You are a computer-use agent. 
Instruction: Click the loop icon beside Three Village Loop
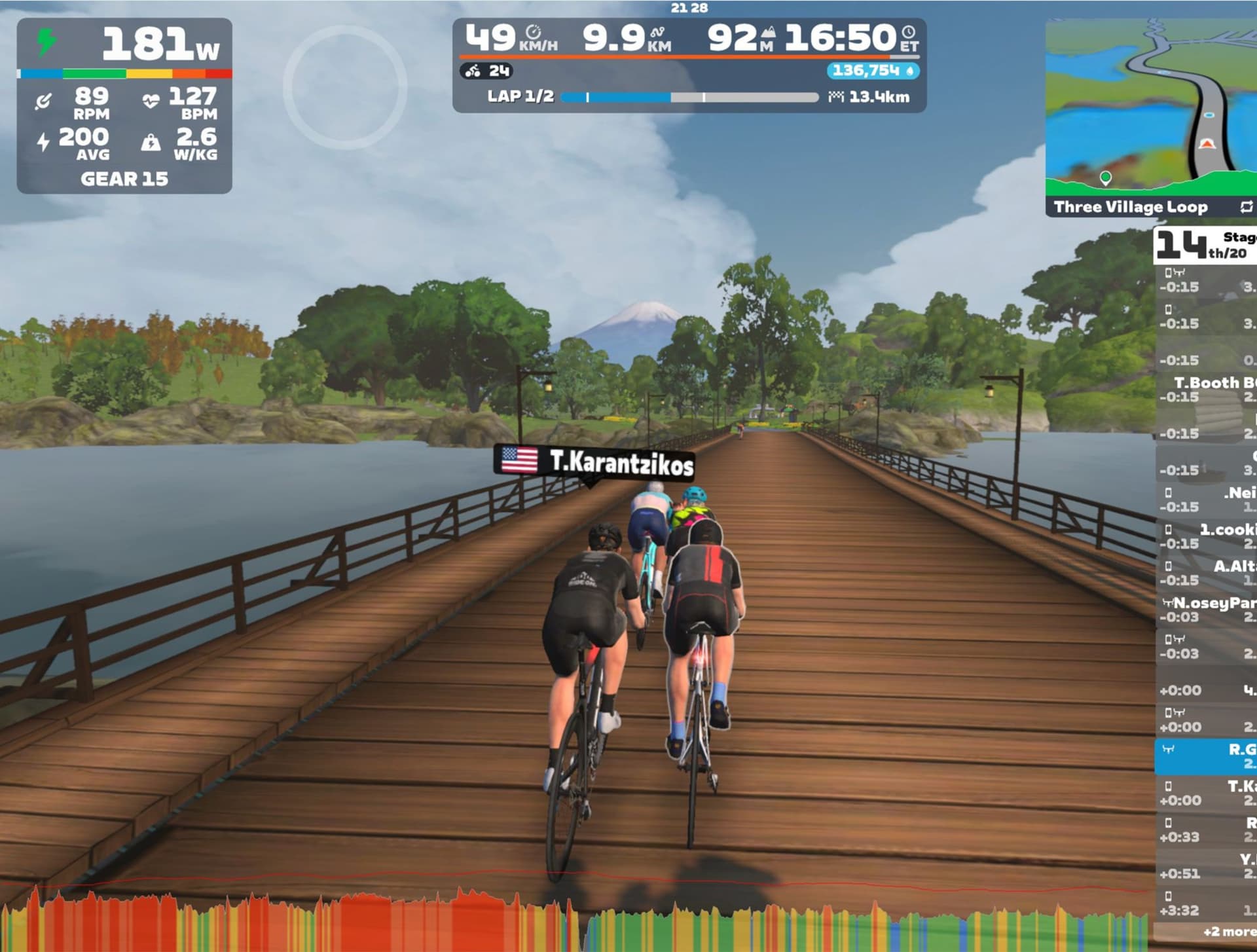coord(1246,207)
